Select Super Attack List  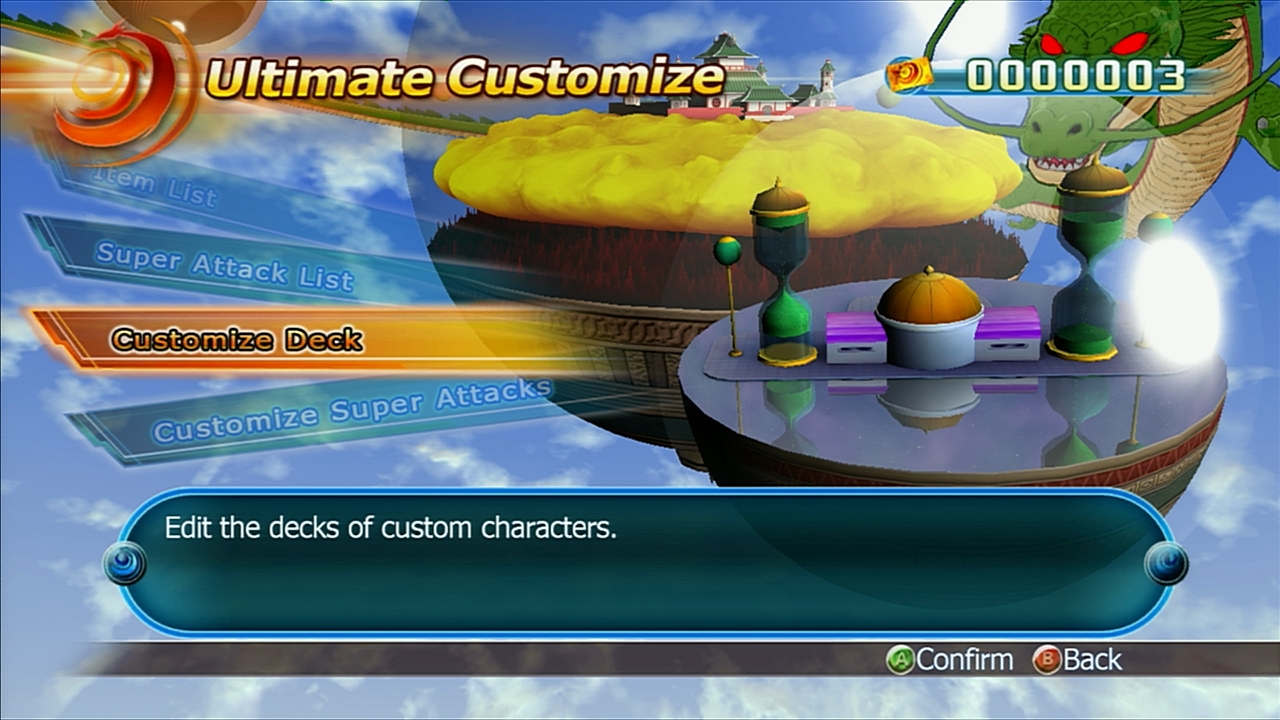click(225, 266)
